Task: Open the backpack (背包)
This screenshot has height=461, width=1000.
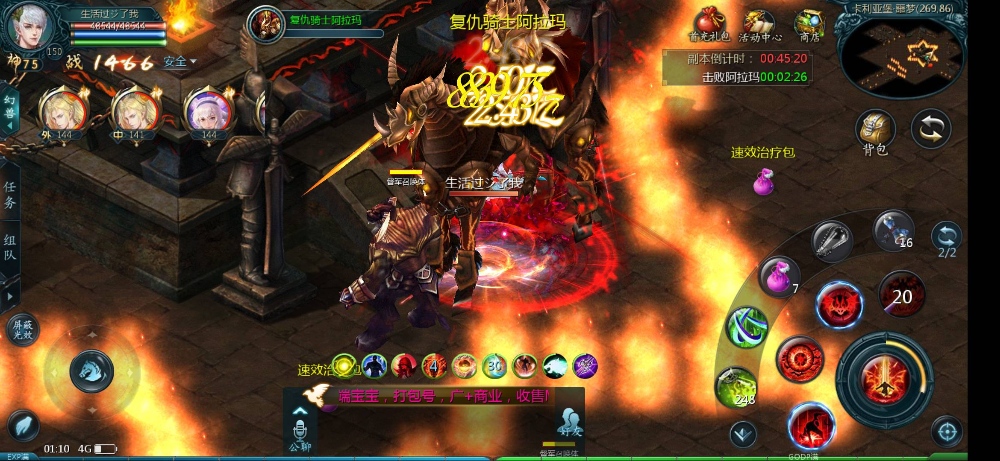Action: point(875,129)
